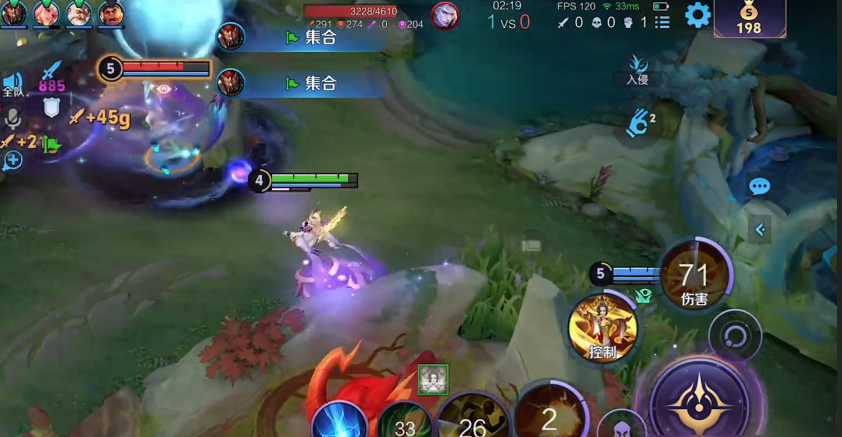Expand the collapsed side panel arrow
The height and width of the screenshot is (437, 842).
tap(760, 230)
